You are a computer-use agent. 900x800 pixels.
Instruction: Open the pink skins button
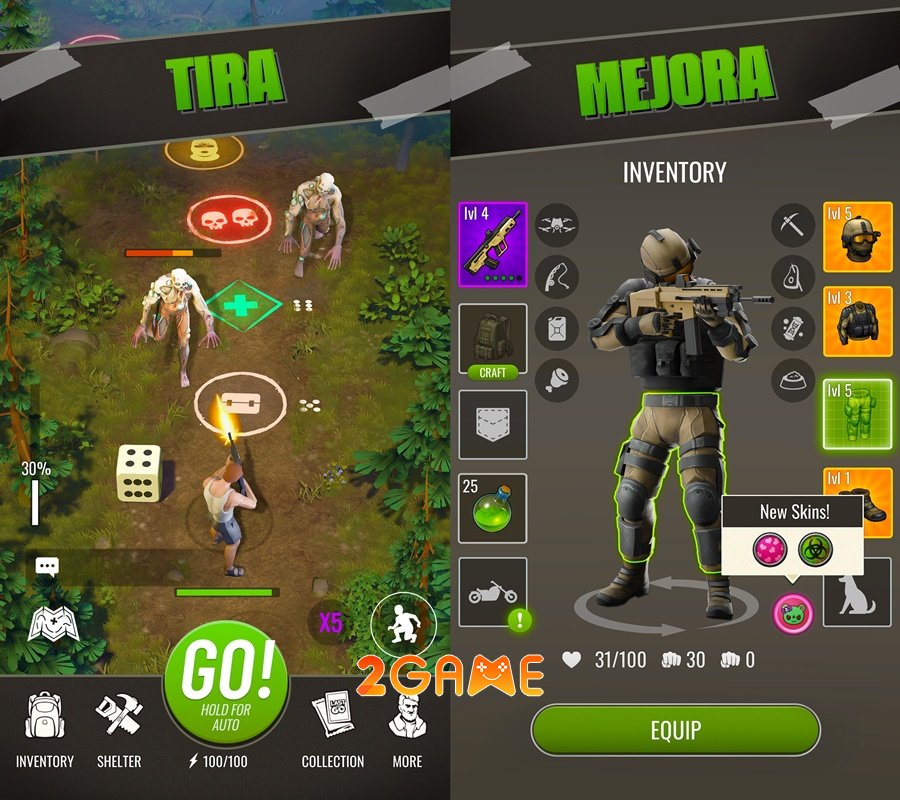(x=792, y=614)
